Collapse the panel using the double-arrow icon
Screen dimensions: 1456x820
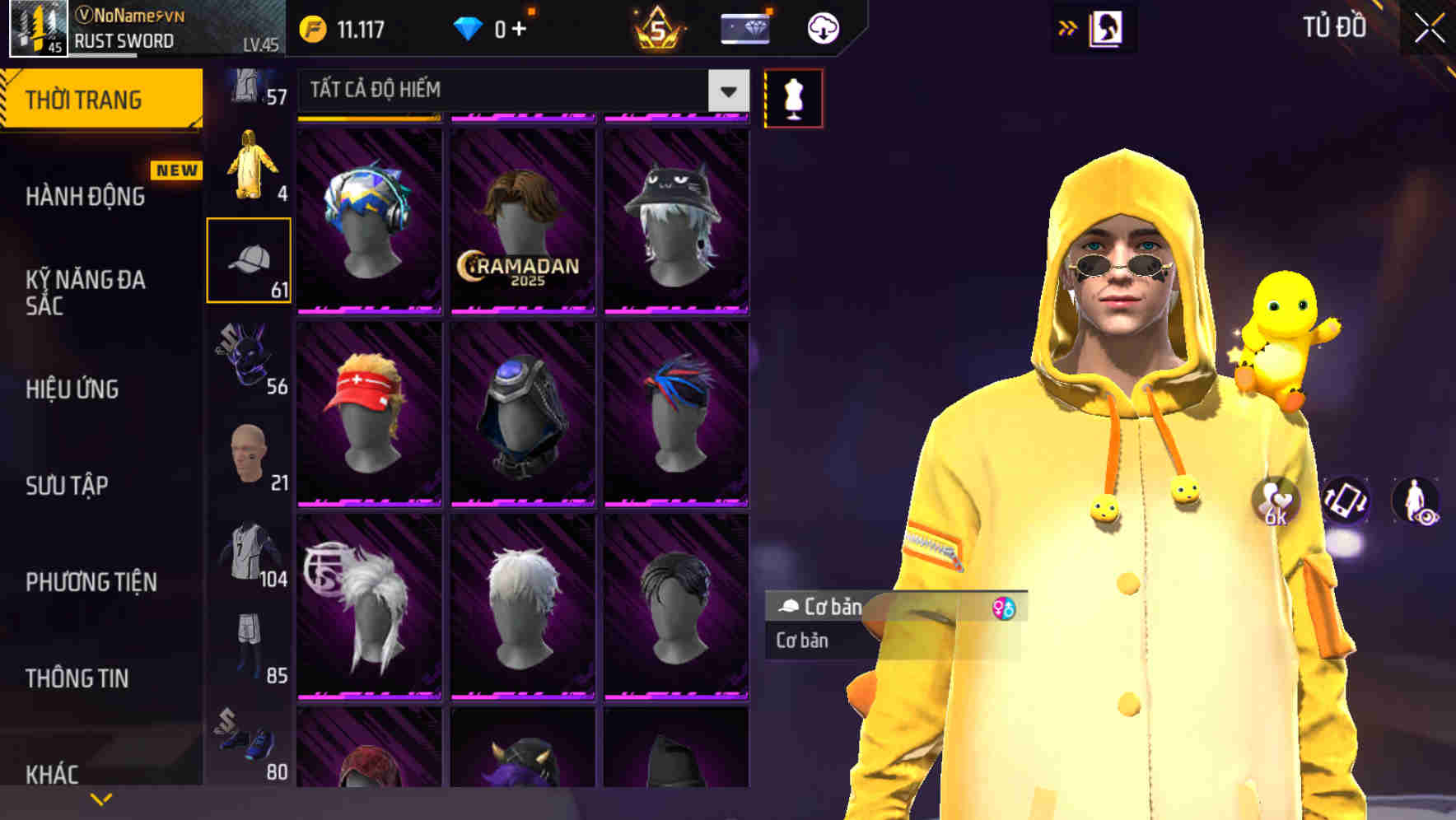1067,26
